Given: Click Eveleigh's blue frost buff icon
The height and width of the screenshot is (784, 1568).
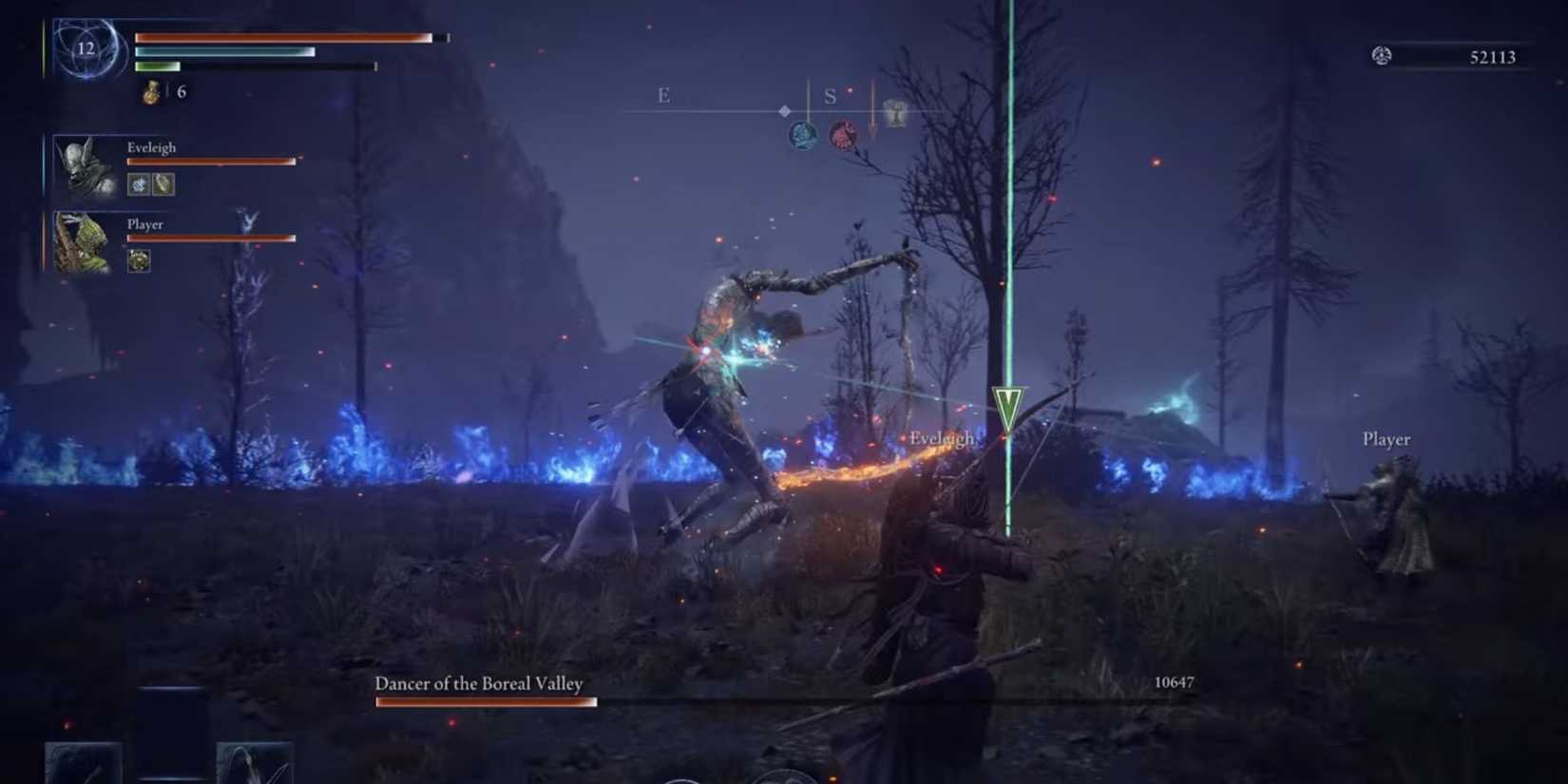Looking at the screenshot, I should (x=137, y=184).
